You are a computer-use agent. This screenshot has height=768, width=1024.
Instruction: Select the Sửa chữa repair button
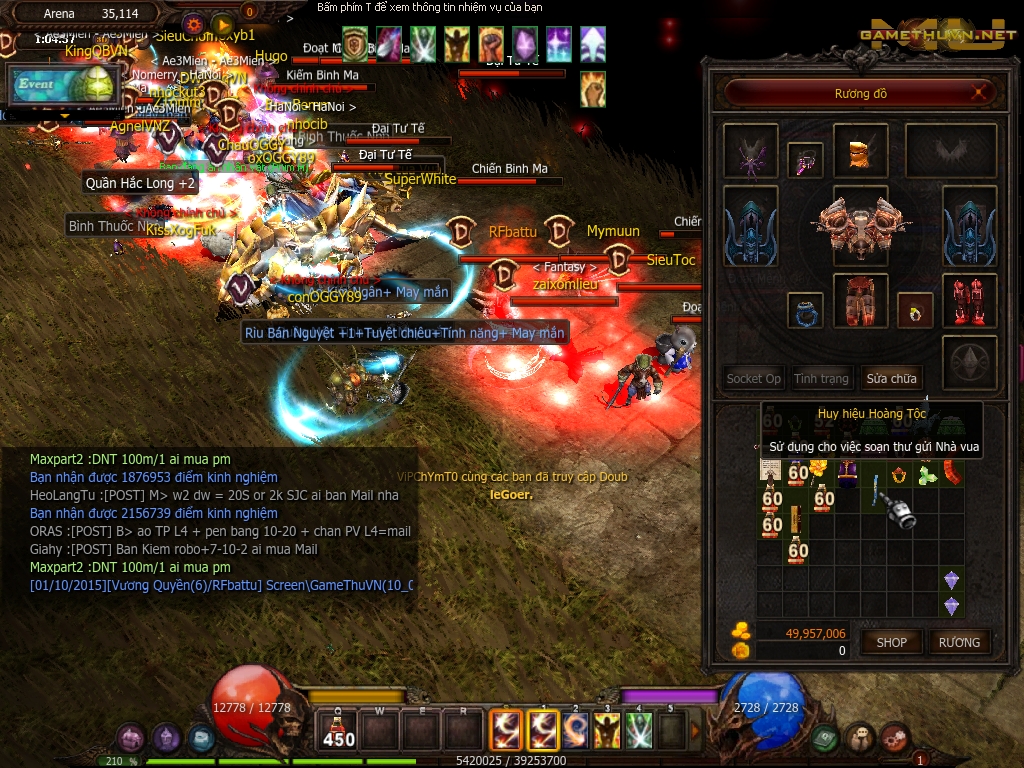892,378
